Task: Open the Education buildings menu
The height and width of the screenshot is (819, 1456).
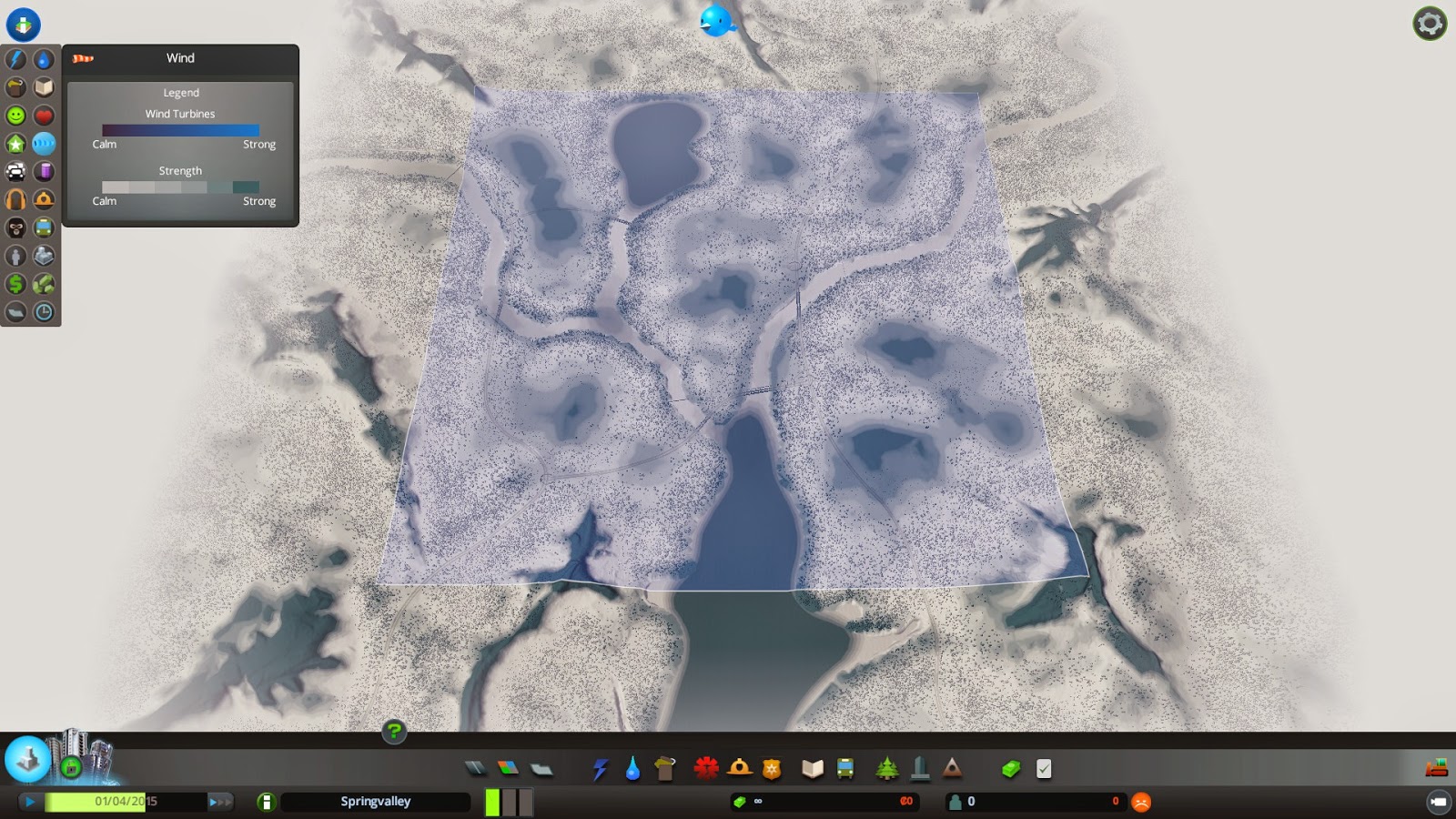Action: (x=812, y=769)
